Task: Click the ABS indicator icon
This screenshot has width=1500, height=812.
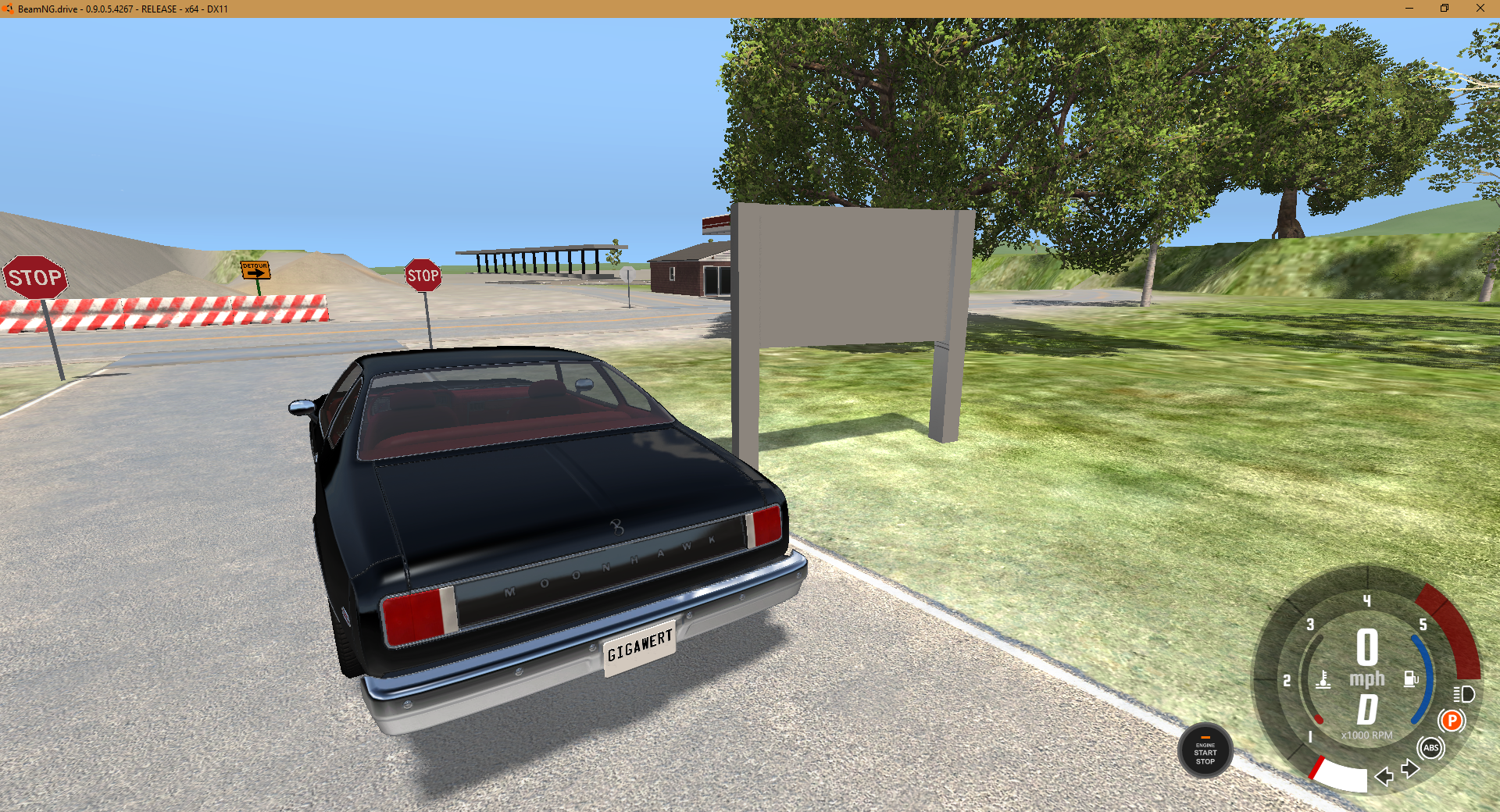Action: pos(1431,748)
